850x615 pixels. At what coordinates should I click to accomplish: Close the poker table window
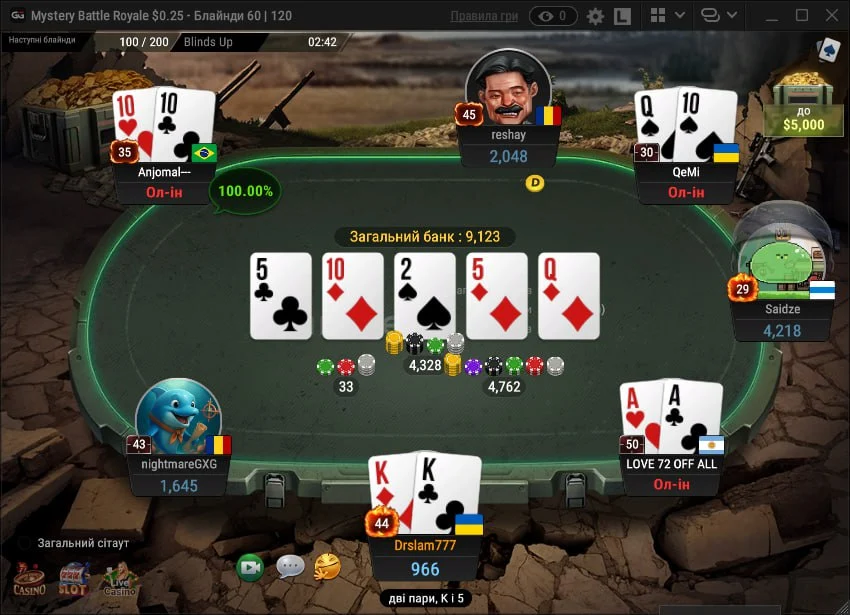pyautogui.click(x=830, y=16)
